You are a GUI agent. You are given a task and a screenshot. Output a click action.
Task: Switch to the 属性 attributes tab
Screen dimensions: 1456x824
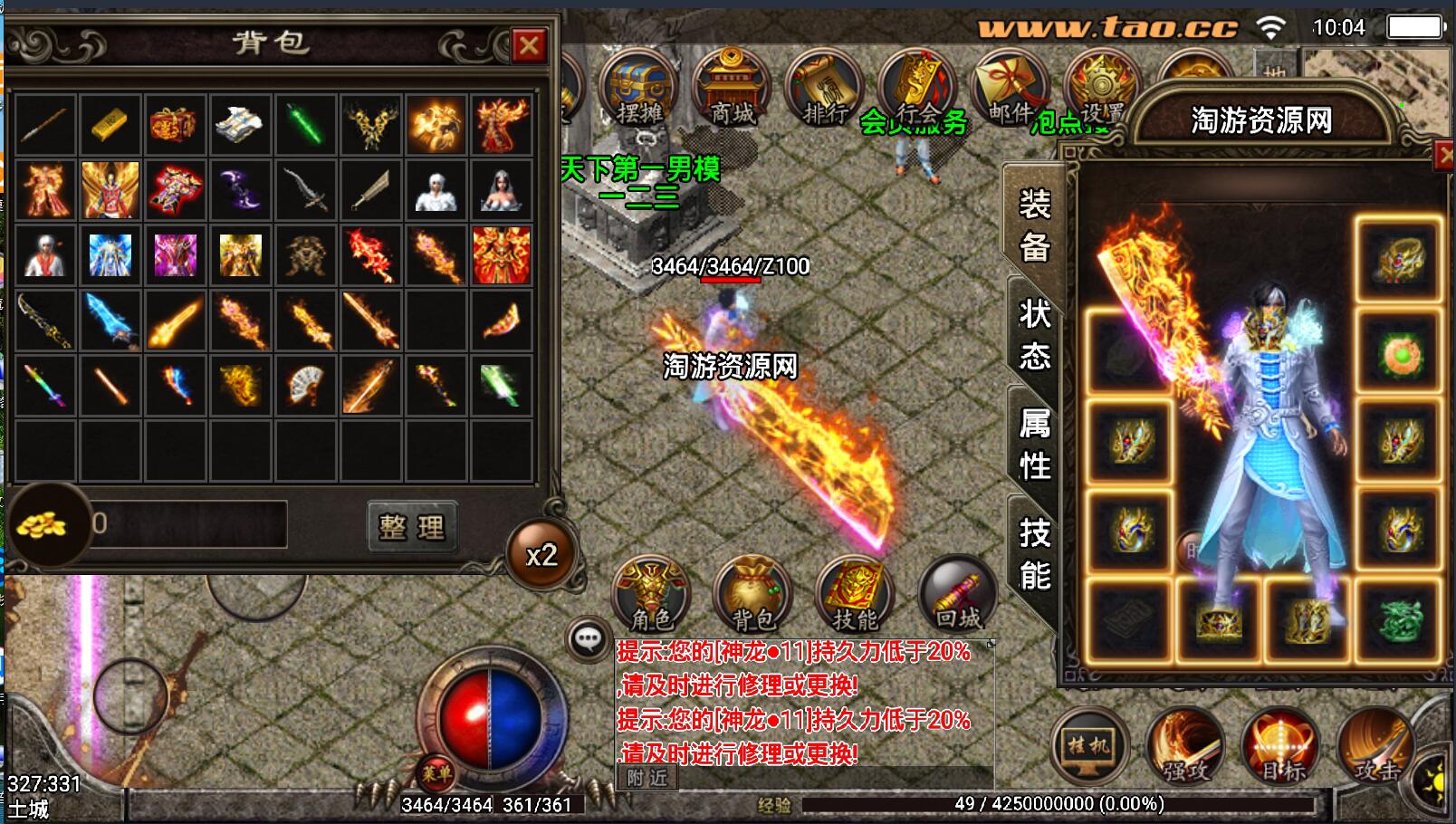pos(1034,444)
